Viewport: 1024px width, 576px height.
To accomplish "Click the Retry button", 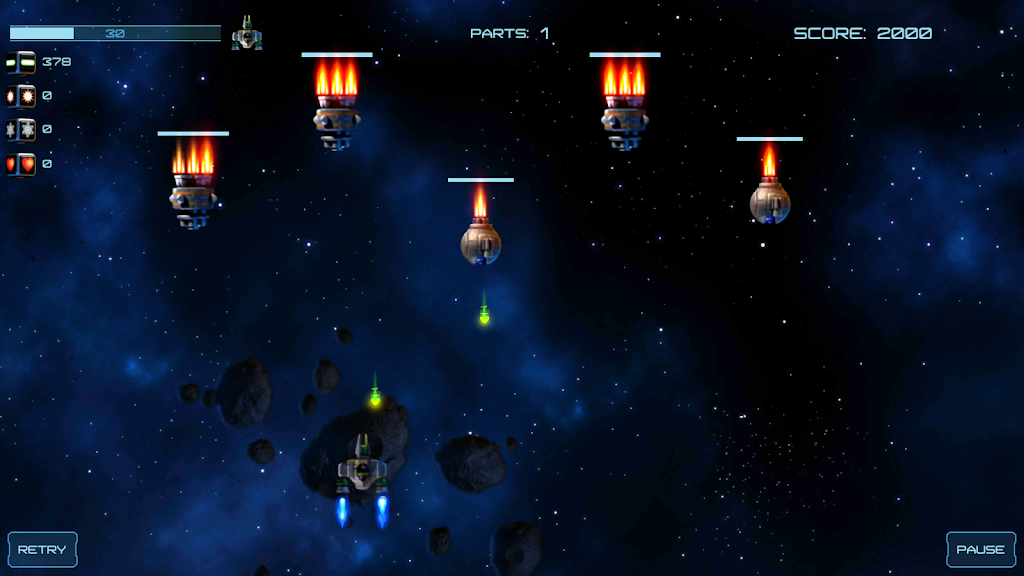I will pos(42,549).
